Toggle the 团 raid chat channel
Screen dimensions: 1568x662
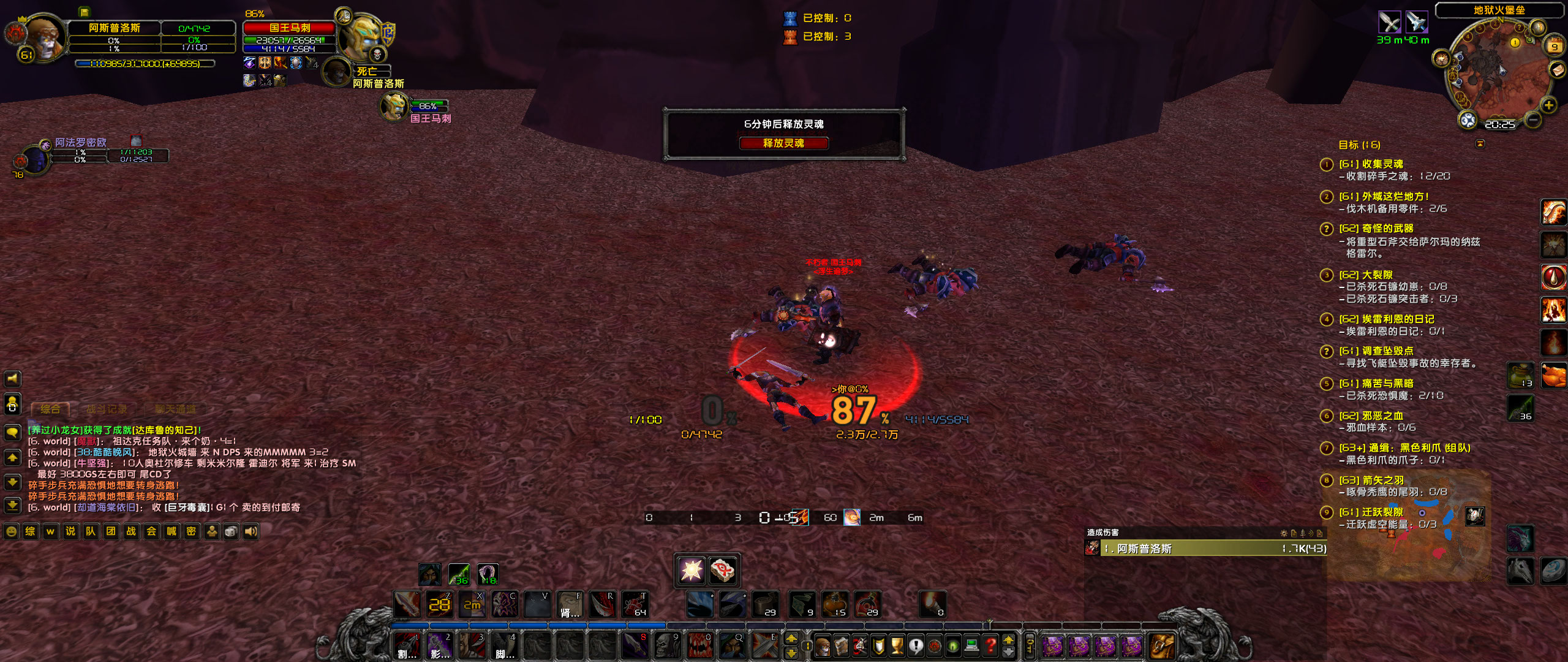coord(111,531)
